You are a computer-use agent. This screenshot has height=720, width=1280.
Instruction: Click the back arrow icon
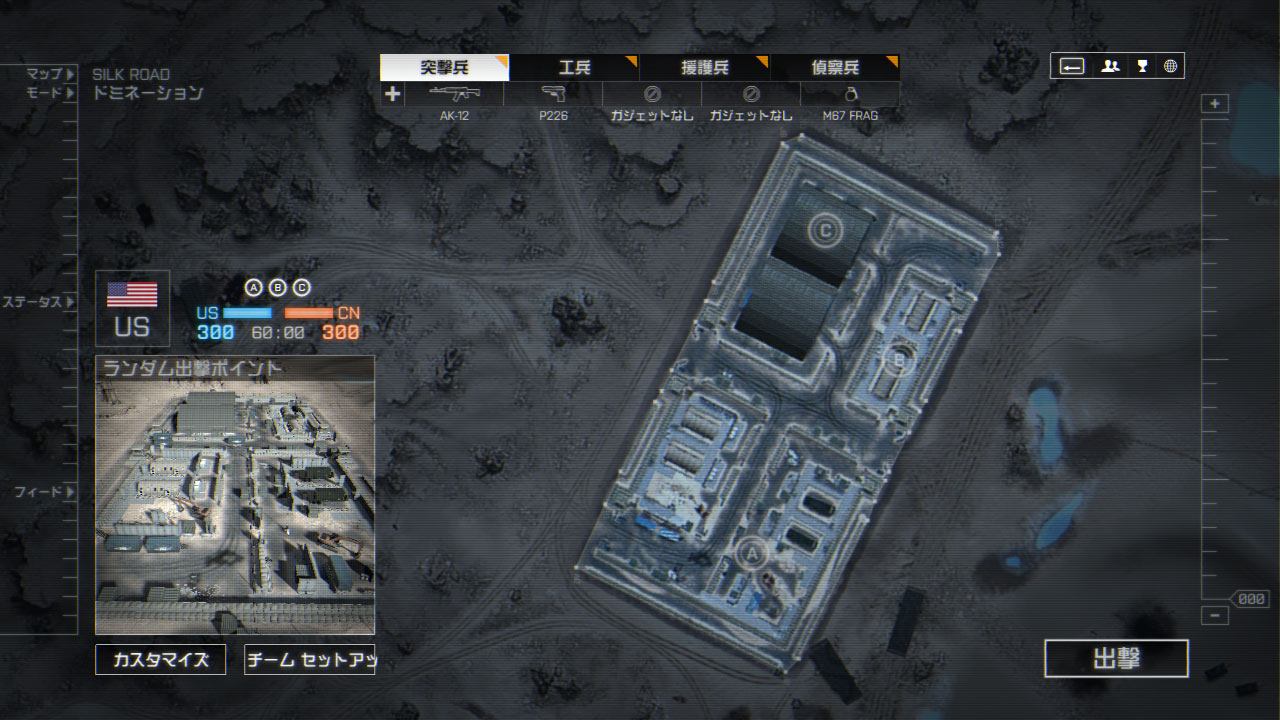tap(1072, 66)
